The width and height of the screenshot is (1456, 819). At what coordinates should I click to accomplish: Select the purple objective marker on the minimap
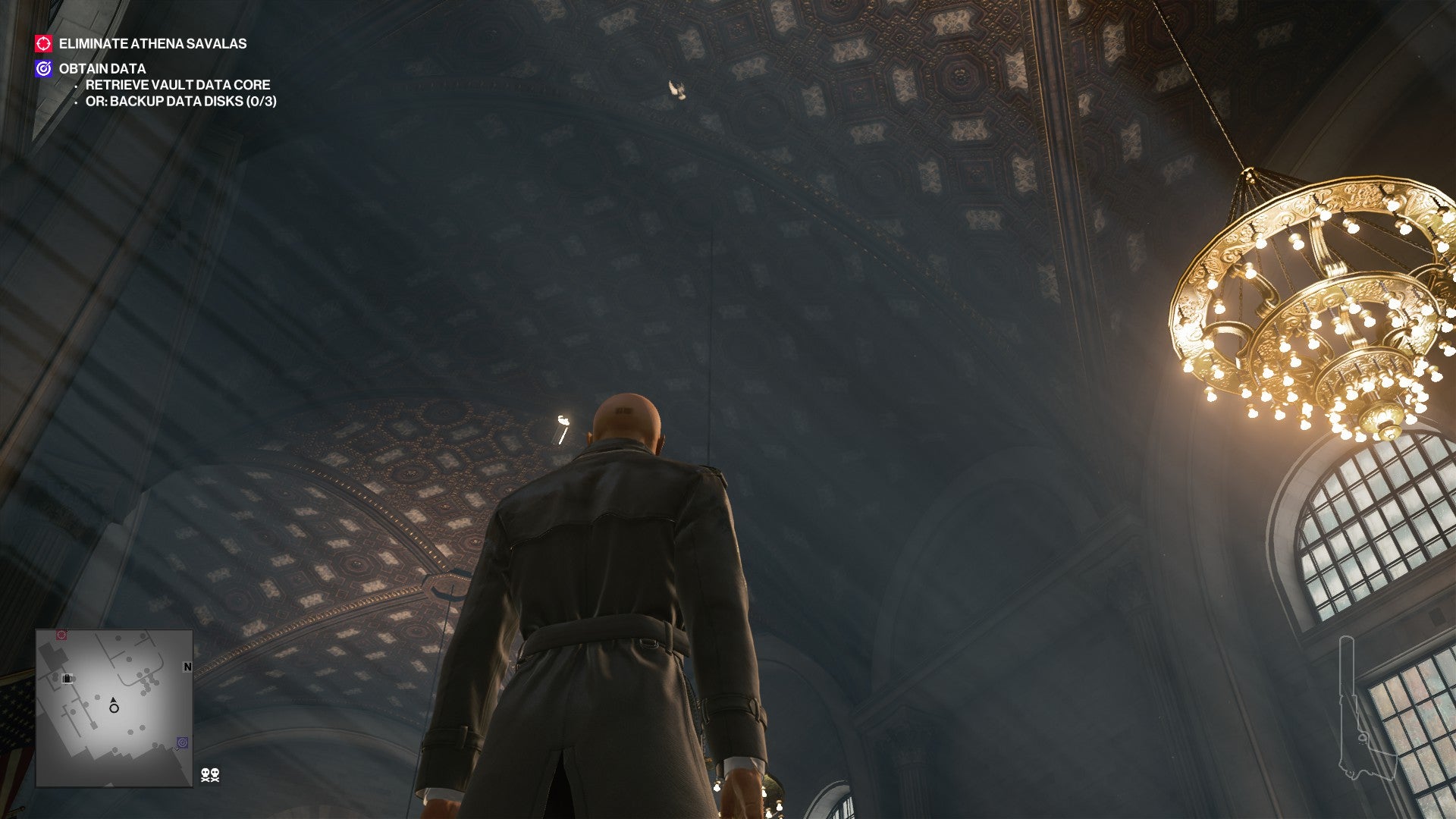[x=183, y=742]
